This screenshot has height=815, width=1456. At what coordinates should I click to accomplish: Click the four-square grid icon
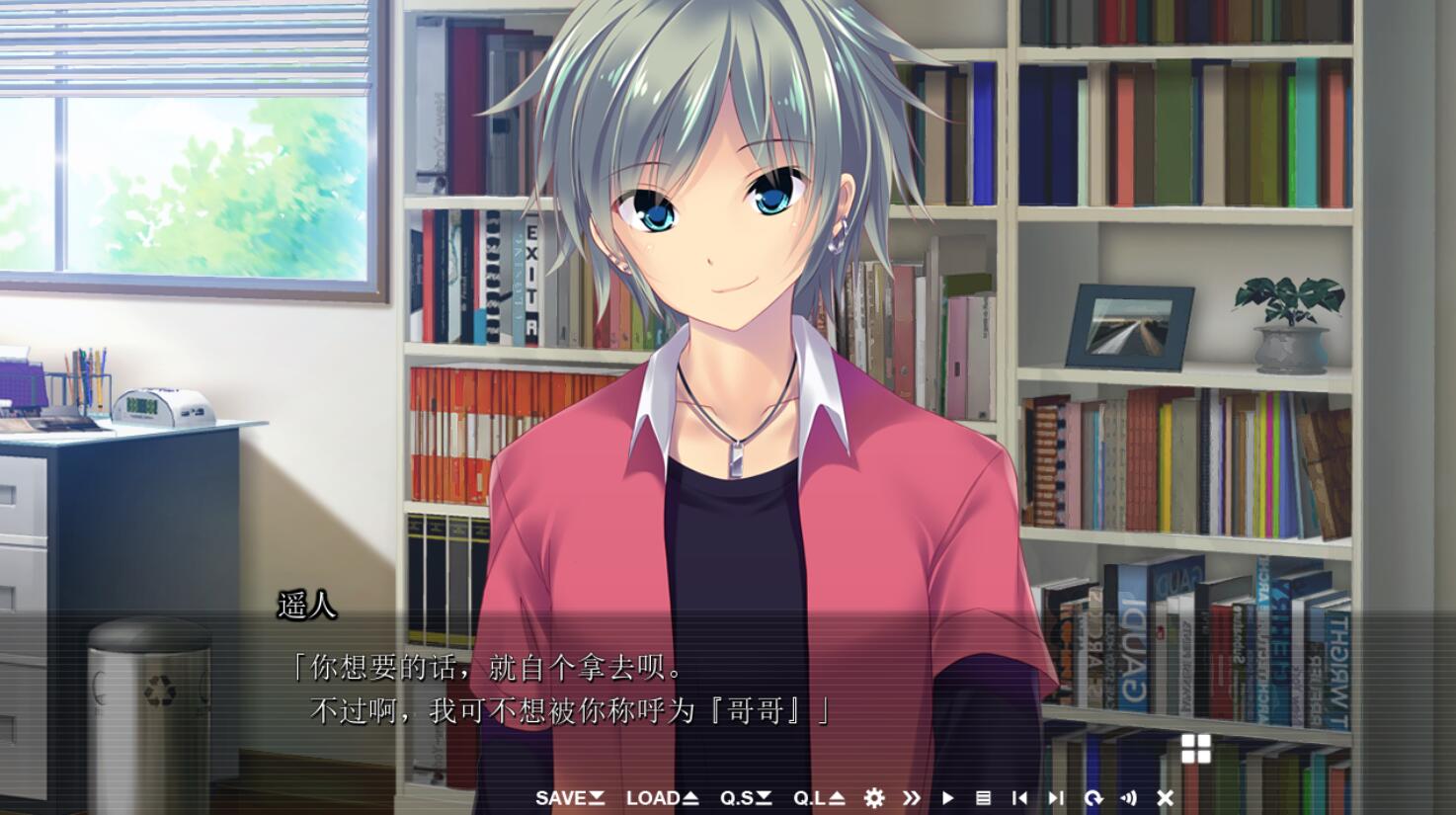click(1195, 749)
